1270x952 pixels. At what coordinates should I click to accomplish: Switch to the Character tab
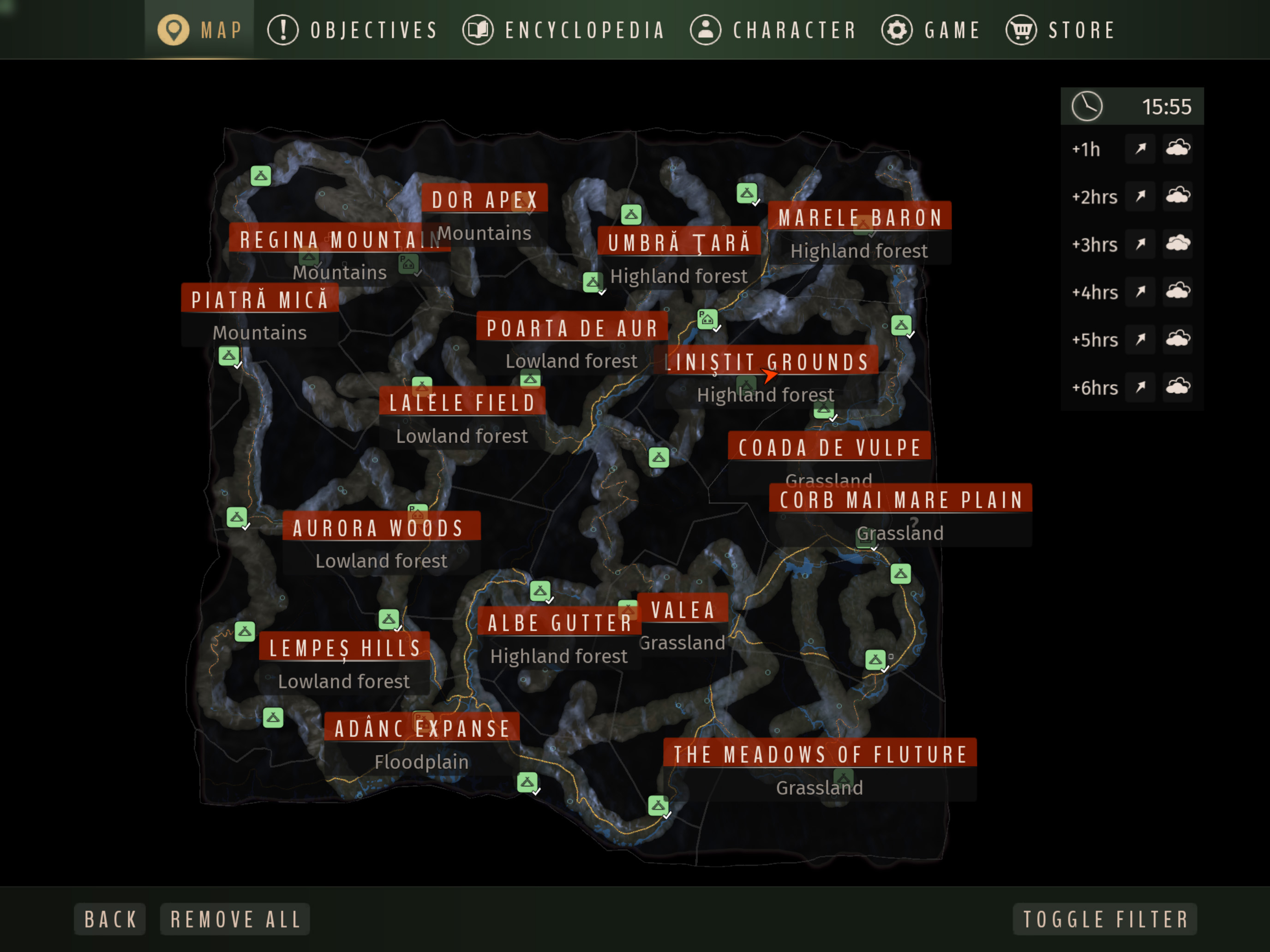click(x=773, y=30)
